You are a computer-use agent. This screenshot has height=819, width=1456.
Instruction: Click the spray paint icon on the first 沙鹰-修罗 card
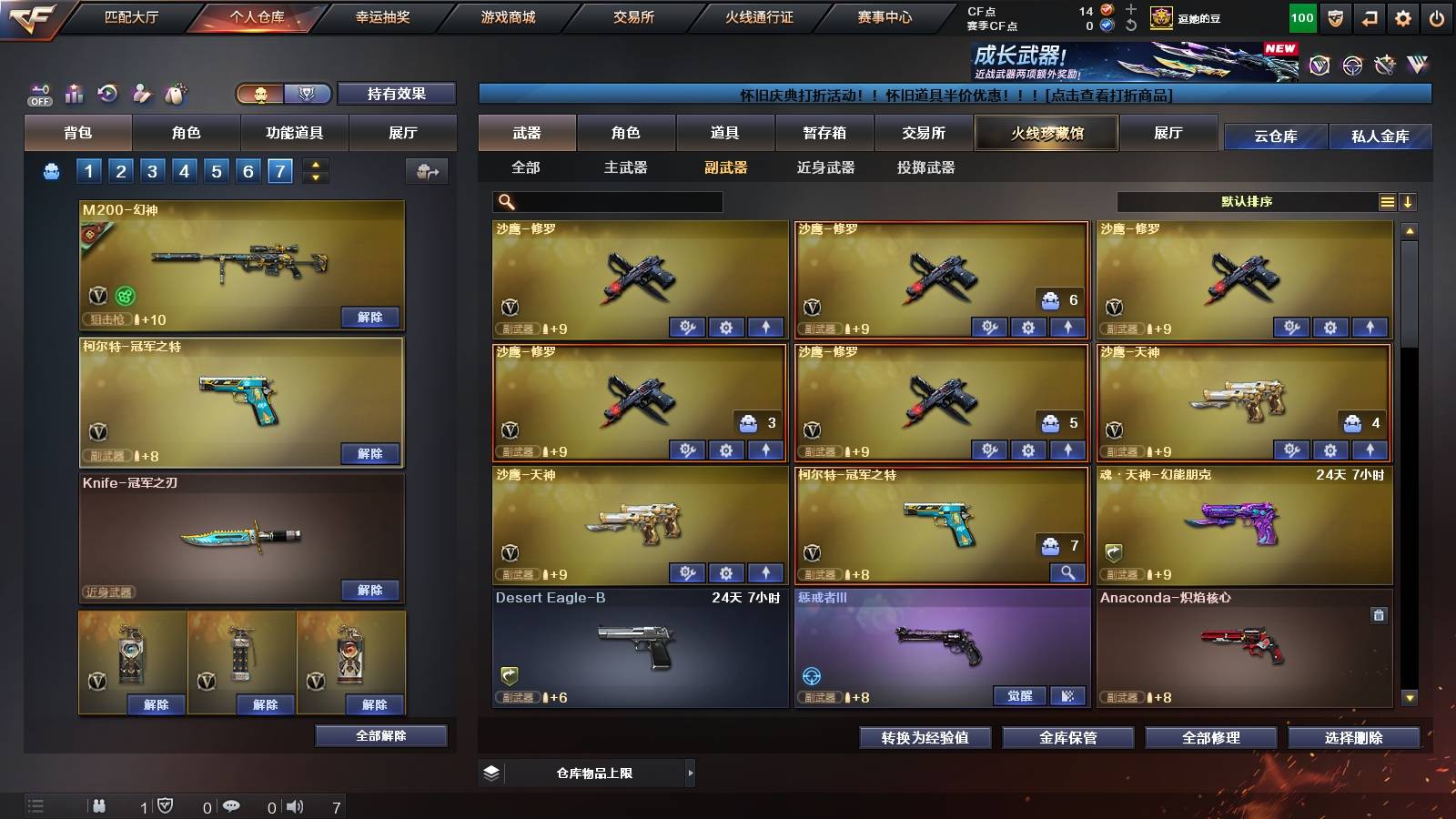[689, 327]
